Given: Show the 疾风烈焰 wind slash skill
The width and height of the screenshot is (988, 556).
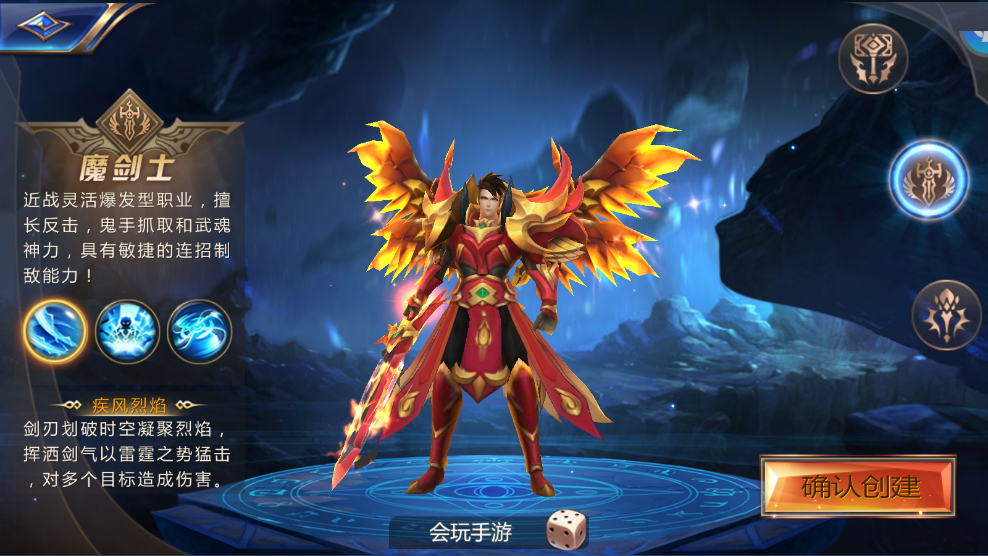Looking at the screenshot, I should tap(54, 332).
